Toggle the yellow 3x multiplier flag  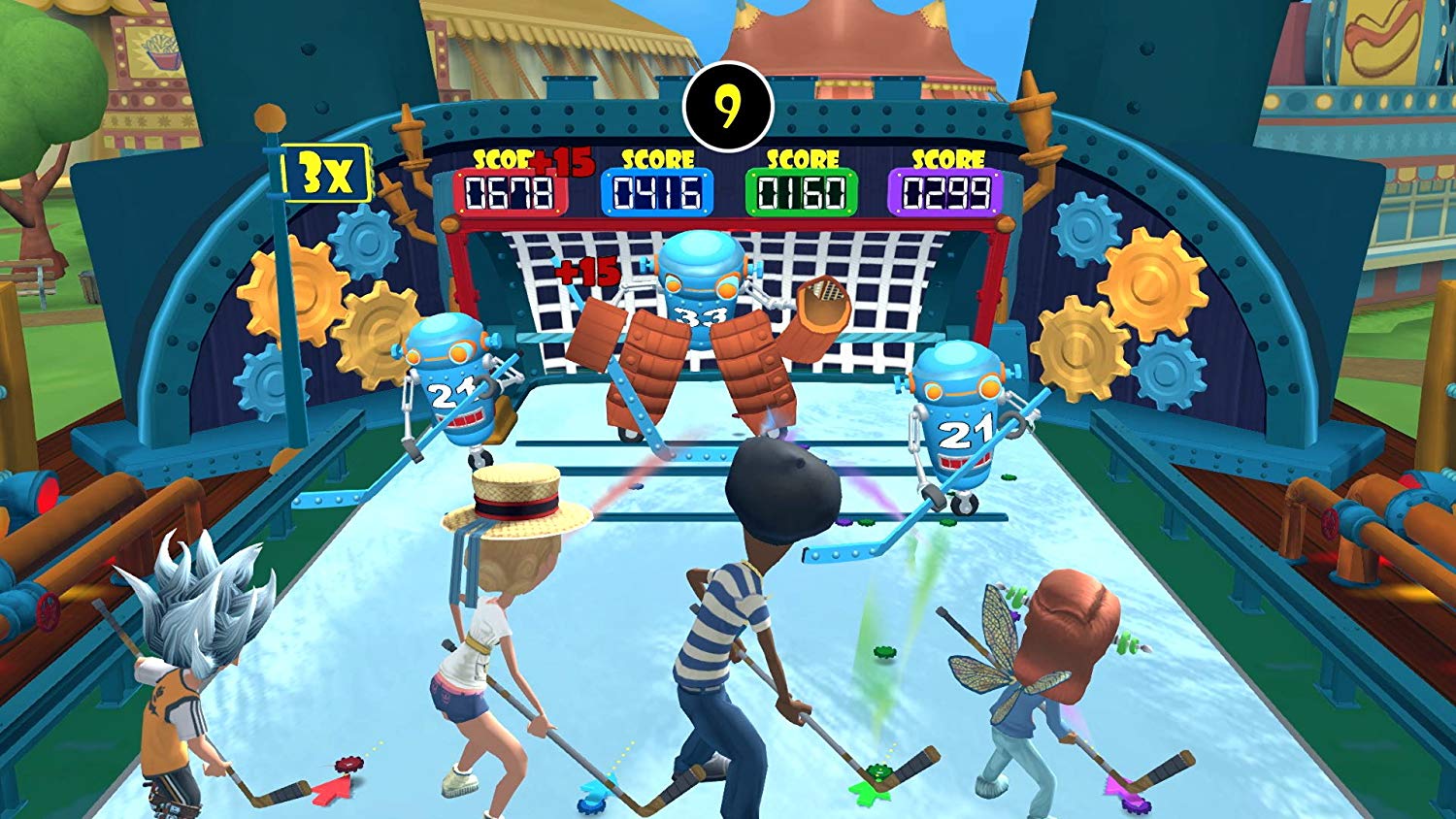click(x=327, y=173)
